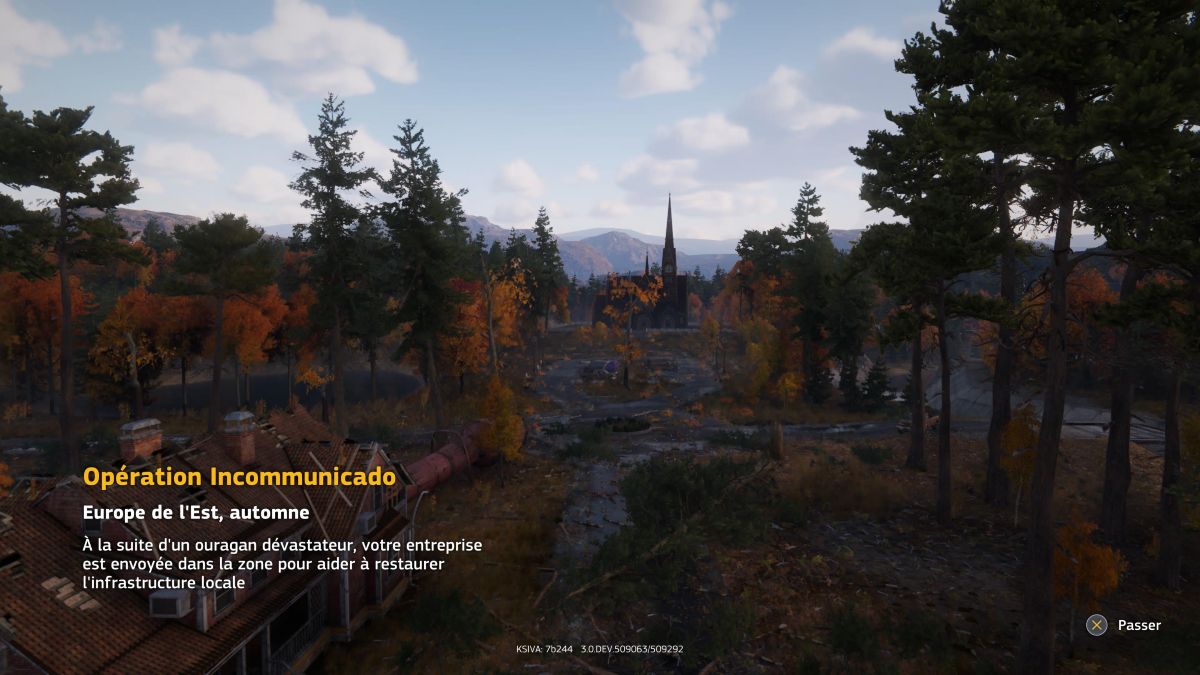Skip the intro using the Passer label

[1138, 625]
